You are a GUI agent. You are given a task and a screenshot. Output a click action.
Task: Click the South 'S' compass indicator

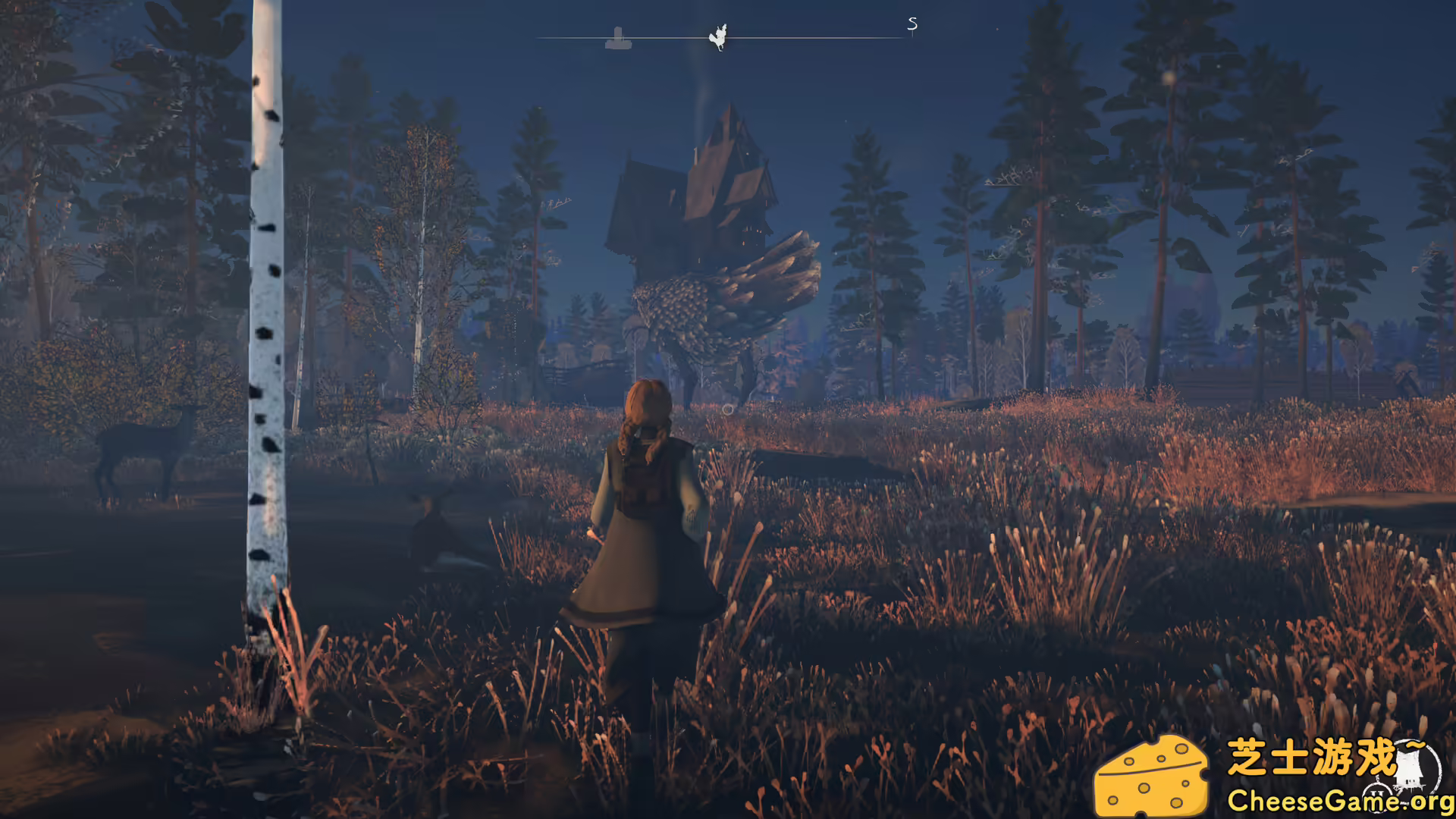[x=912, y=25]
